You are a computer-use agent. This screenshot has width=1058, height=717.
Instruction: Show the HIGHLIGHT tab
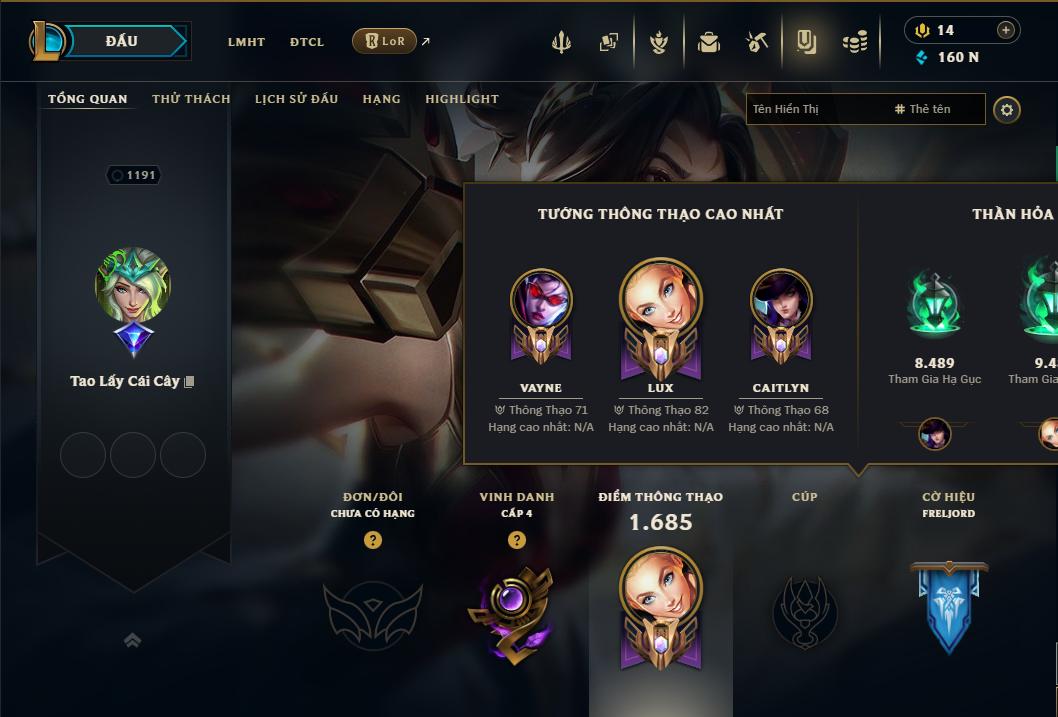point(462,99)
